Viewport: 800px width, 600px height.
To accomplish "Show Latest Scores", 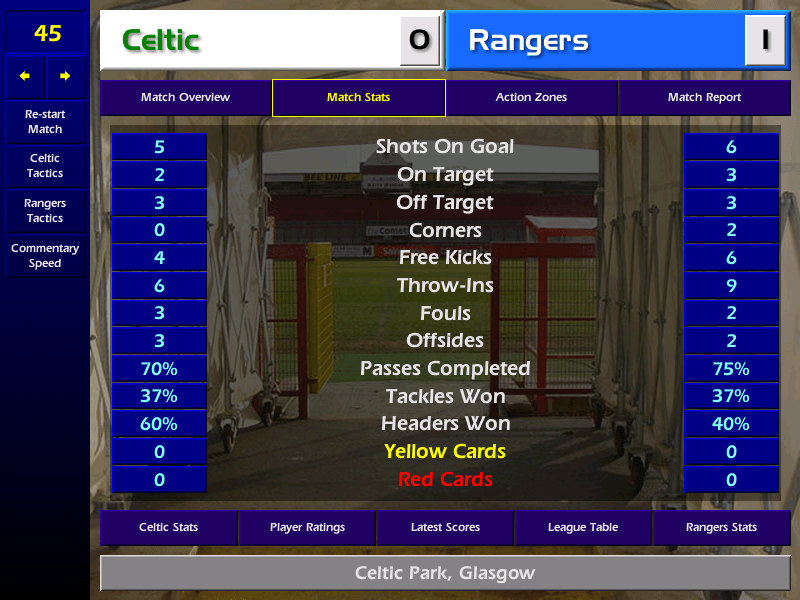I will 445,527.
